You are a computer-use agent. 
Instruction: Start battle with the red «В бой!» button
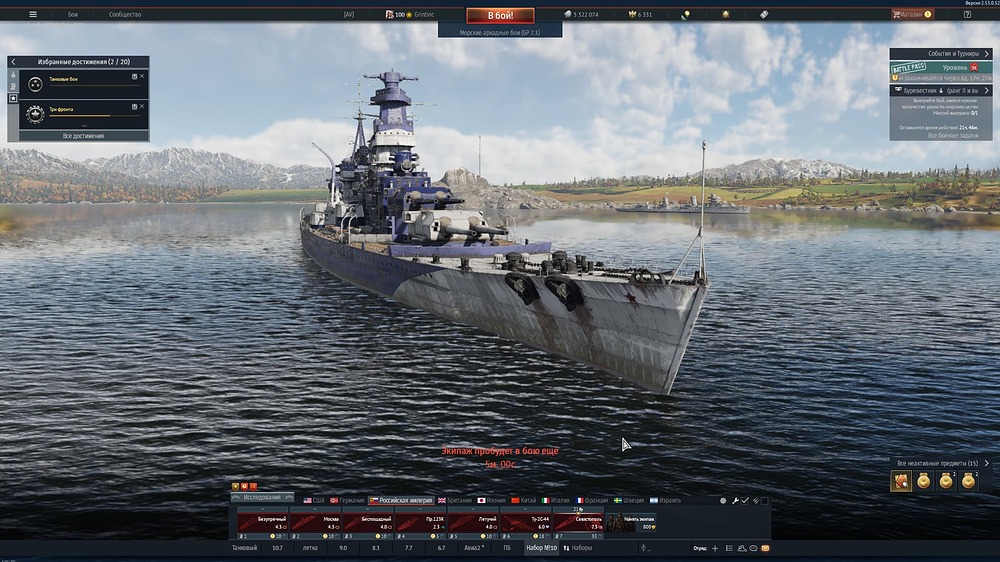(500, 15)
